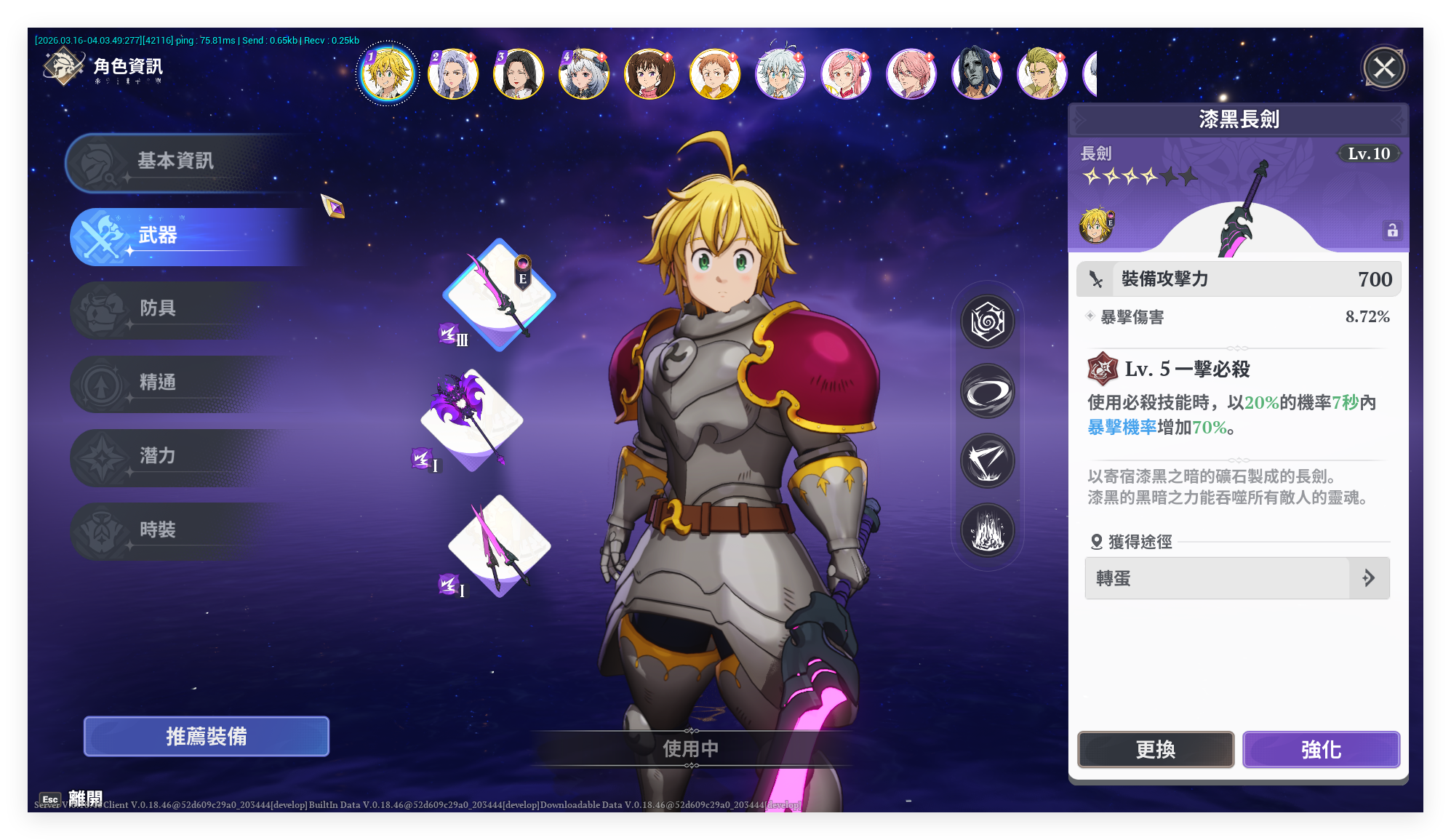Select the purple axe weapon slot
Viewport: 1451px width, 840px height.
471,420
